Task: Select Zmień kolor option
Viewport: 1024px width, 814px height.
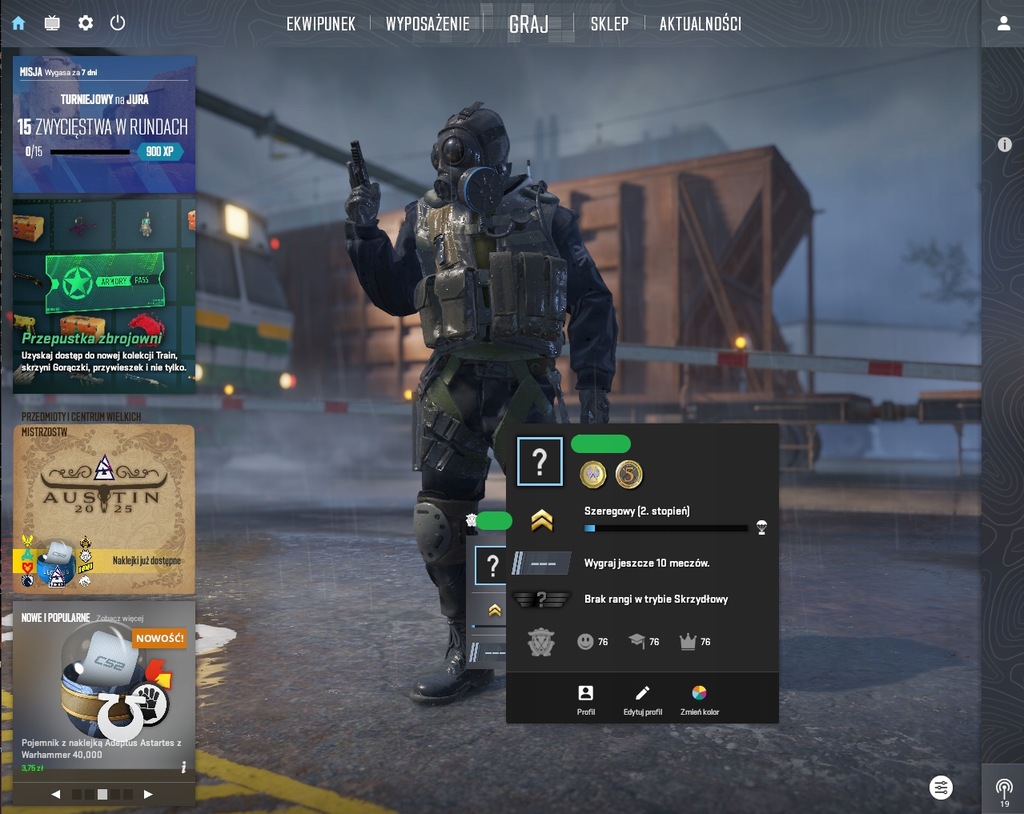Action: coord(699,699)
